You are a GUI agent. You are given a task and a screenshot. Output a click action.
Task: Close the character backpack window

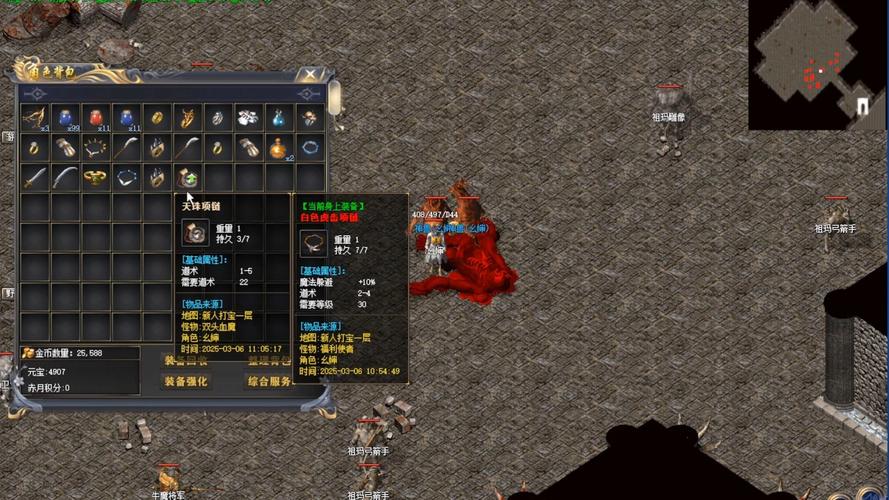coord(311,76)
